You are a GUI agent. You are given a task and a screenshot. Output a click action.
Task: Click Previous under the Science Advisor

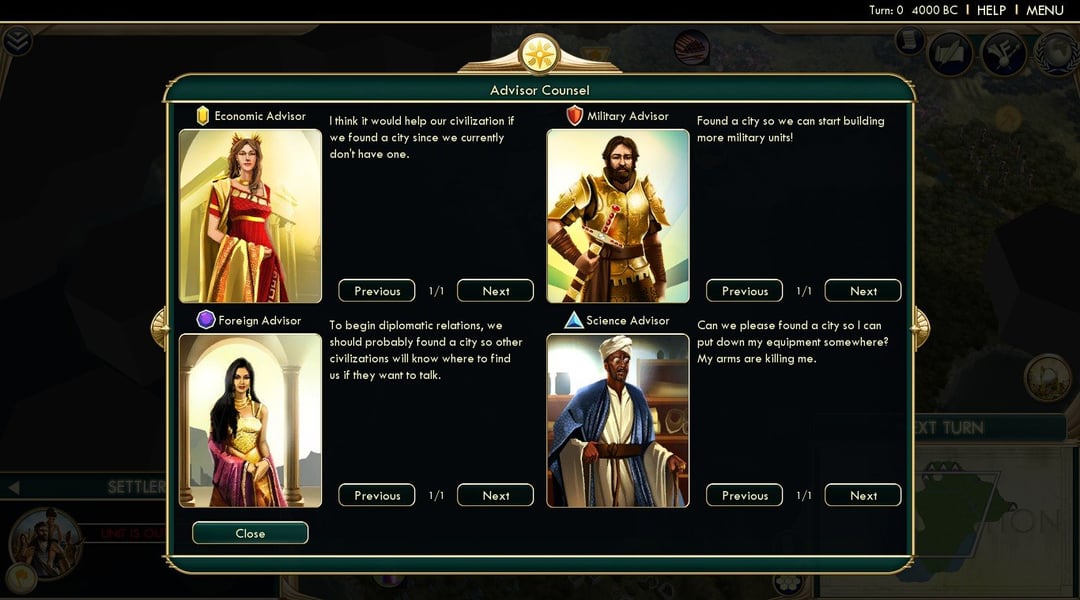tap(745, 495)
